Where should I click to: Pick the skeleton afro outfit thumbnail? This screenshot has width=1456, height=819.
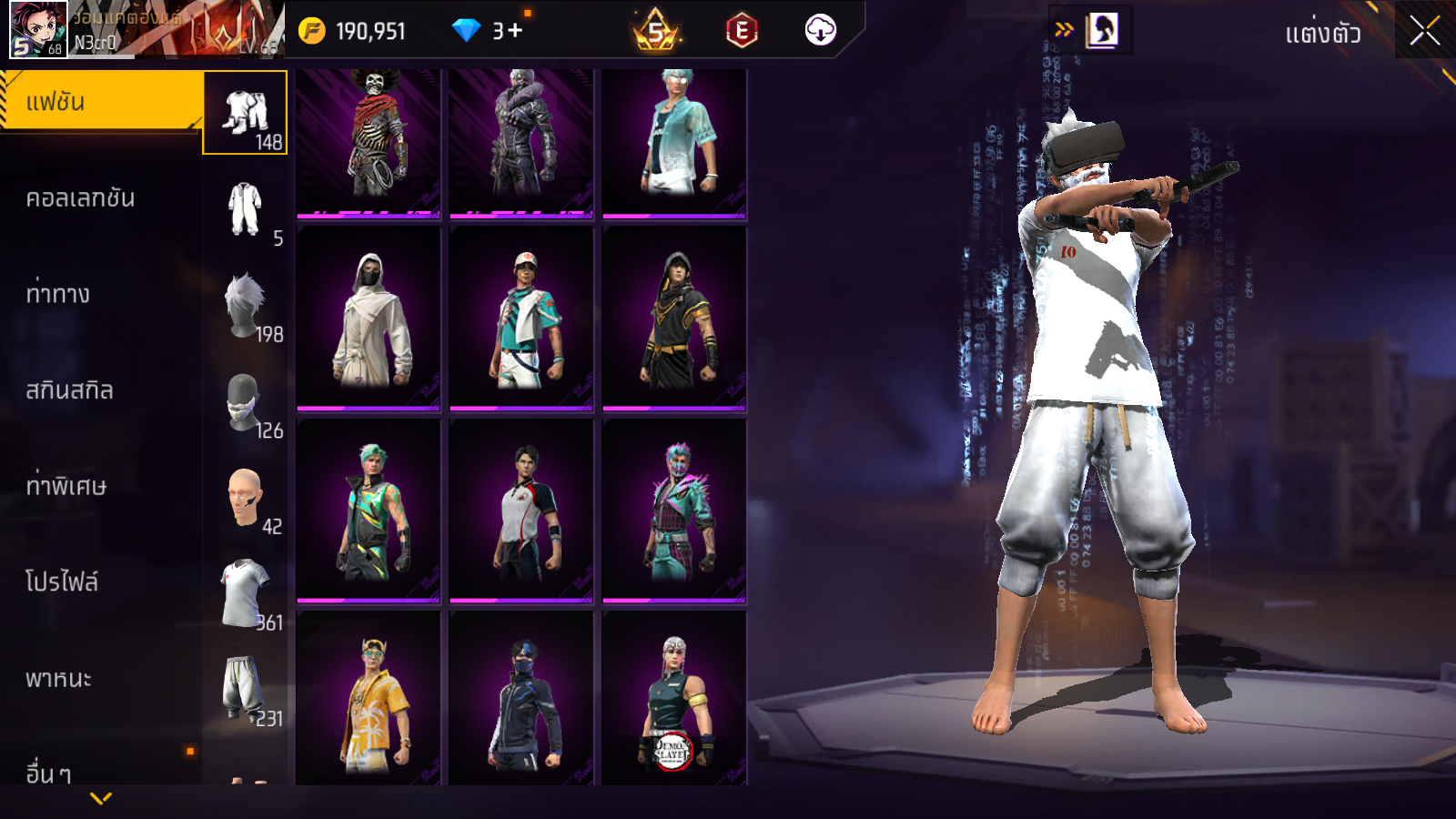[x=369, y=144]
